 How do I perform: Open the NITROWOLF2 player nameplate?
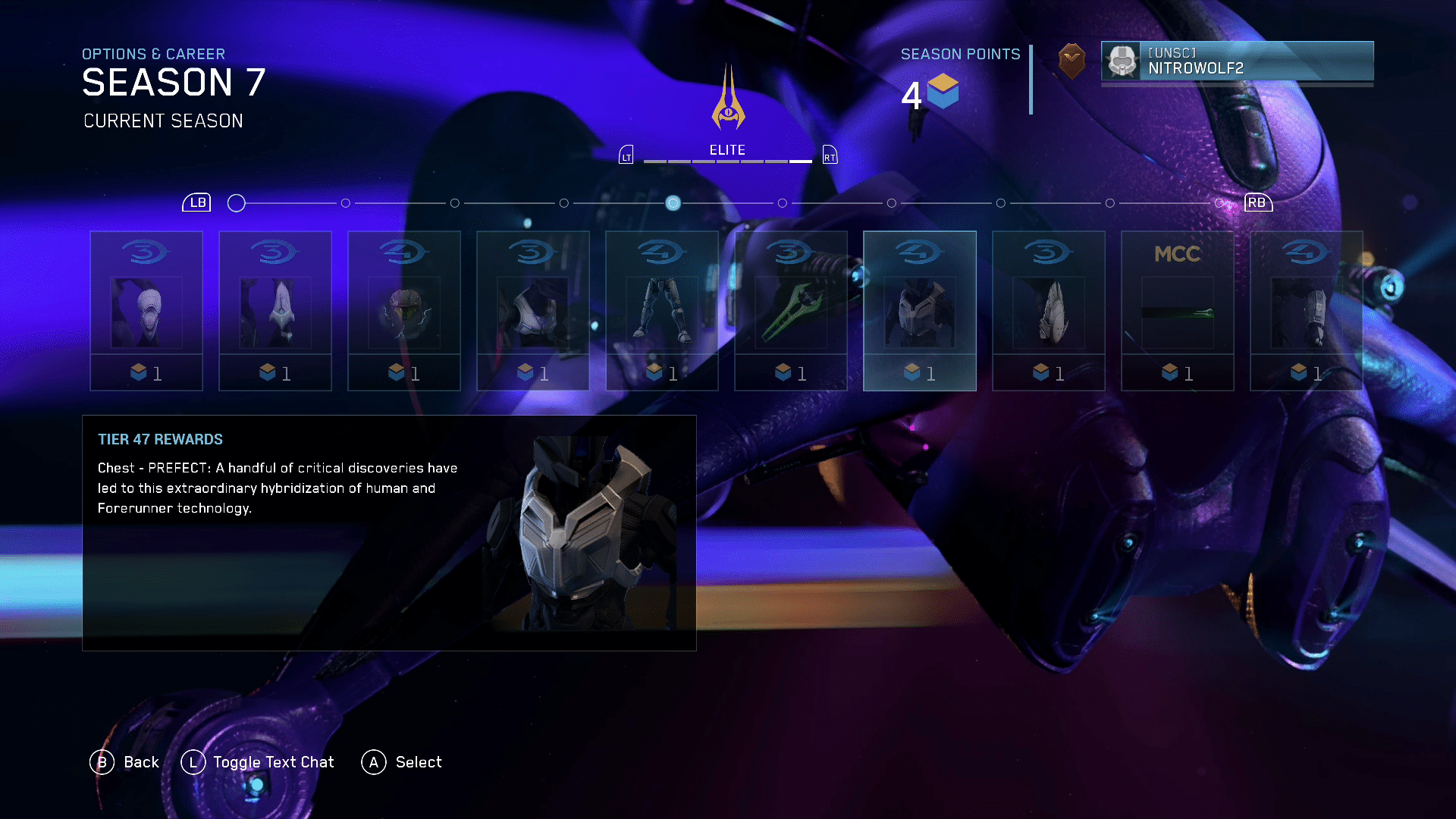coord(1237,61)
